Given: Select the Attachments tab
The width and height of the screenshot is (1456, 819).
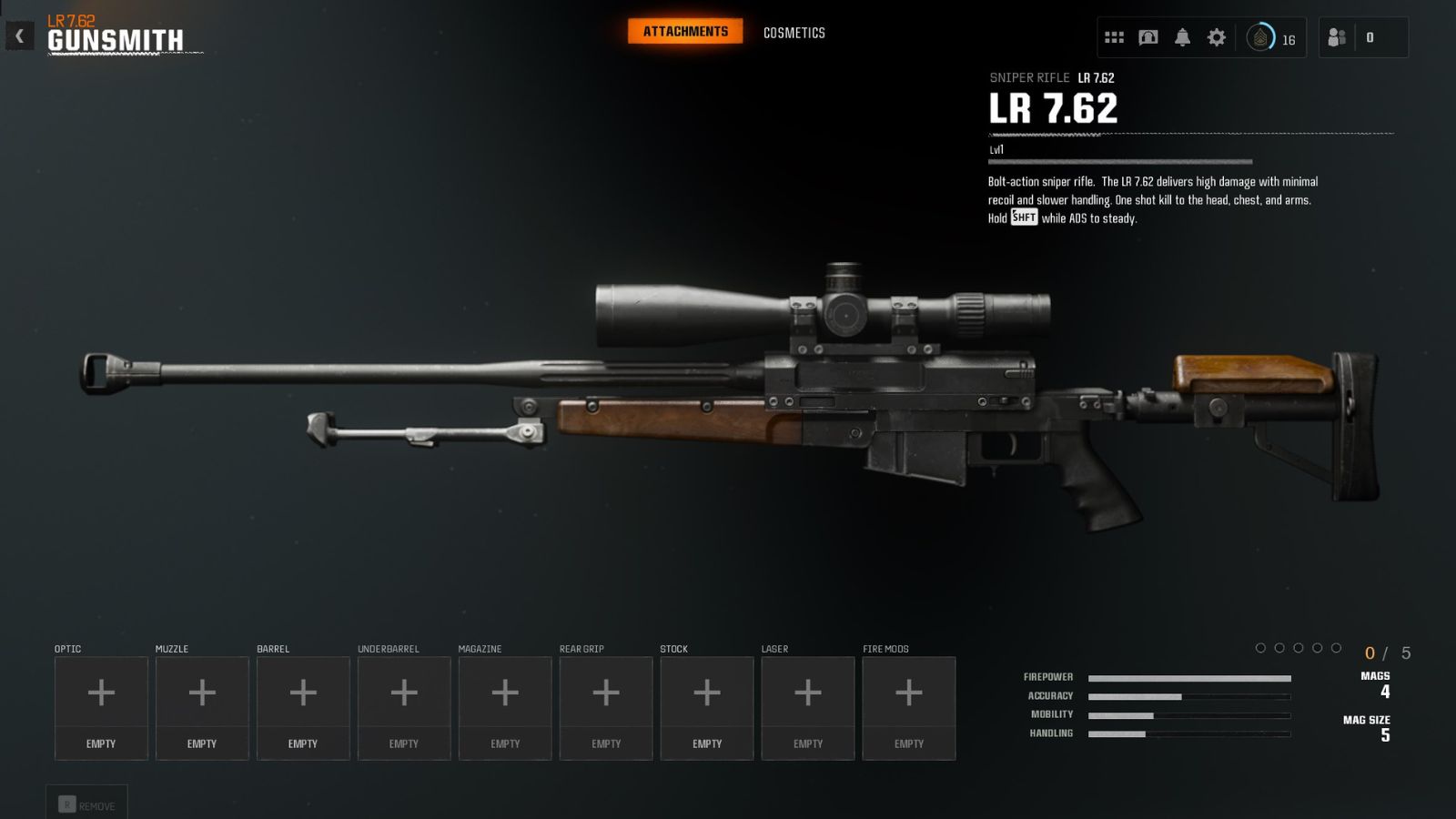Looking at the screenshot, I should coord(685,30).
